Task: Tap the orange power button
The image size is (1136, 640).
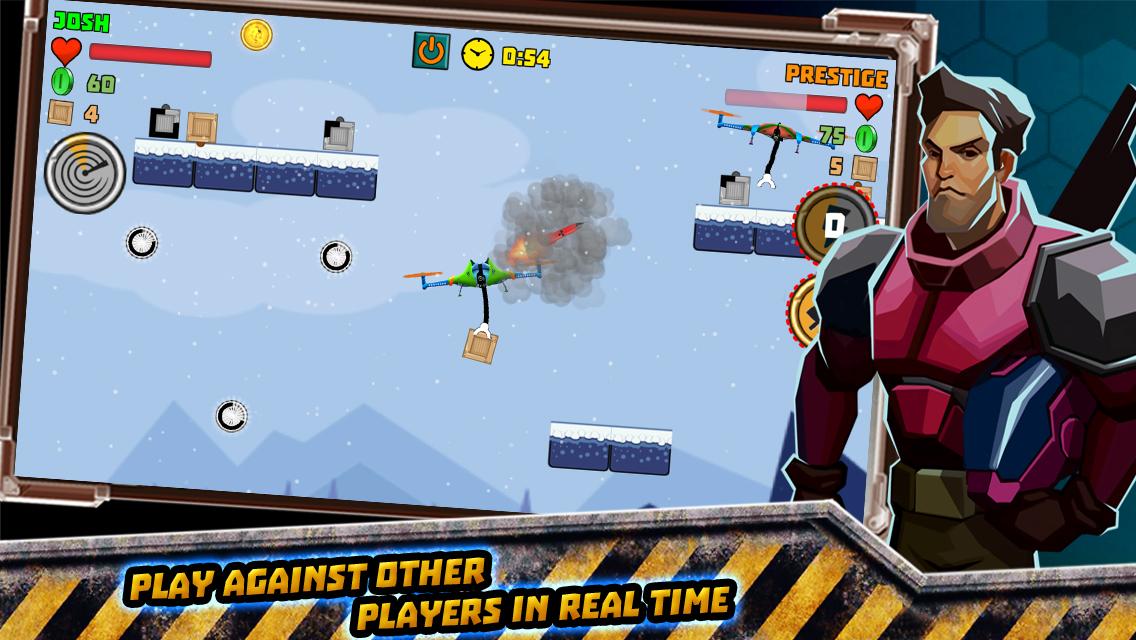Action: (431, 51)
